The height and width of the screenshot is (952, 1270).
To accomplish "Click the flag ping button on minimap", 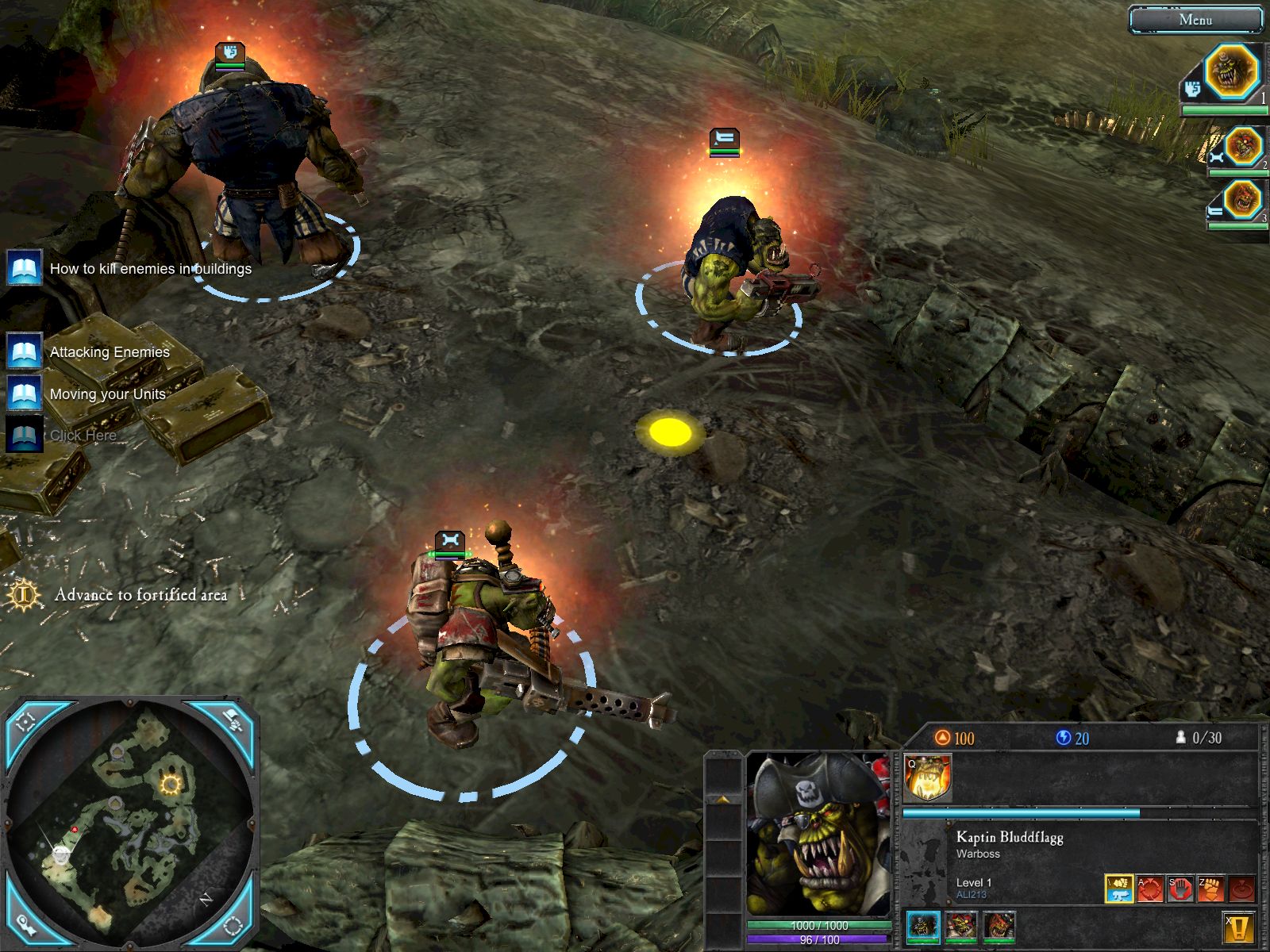I will click(x=232, y=721).
